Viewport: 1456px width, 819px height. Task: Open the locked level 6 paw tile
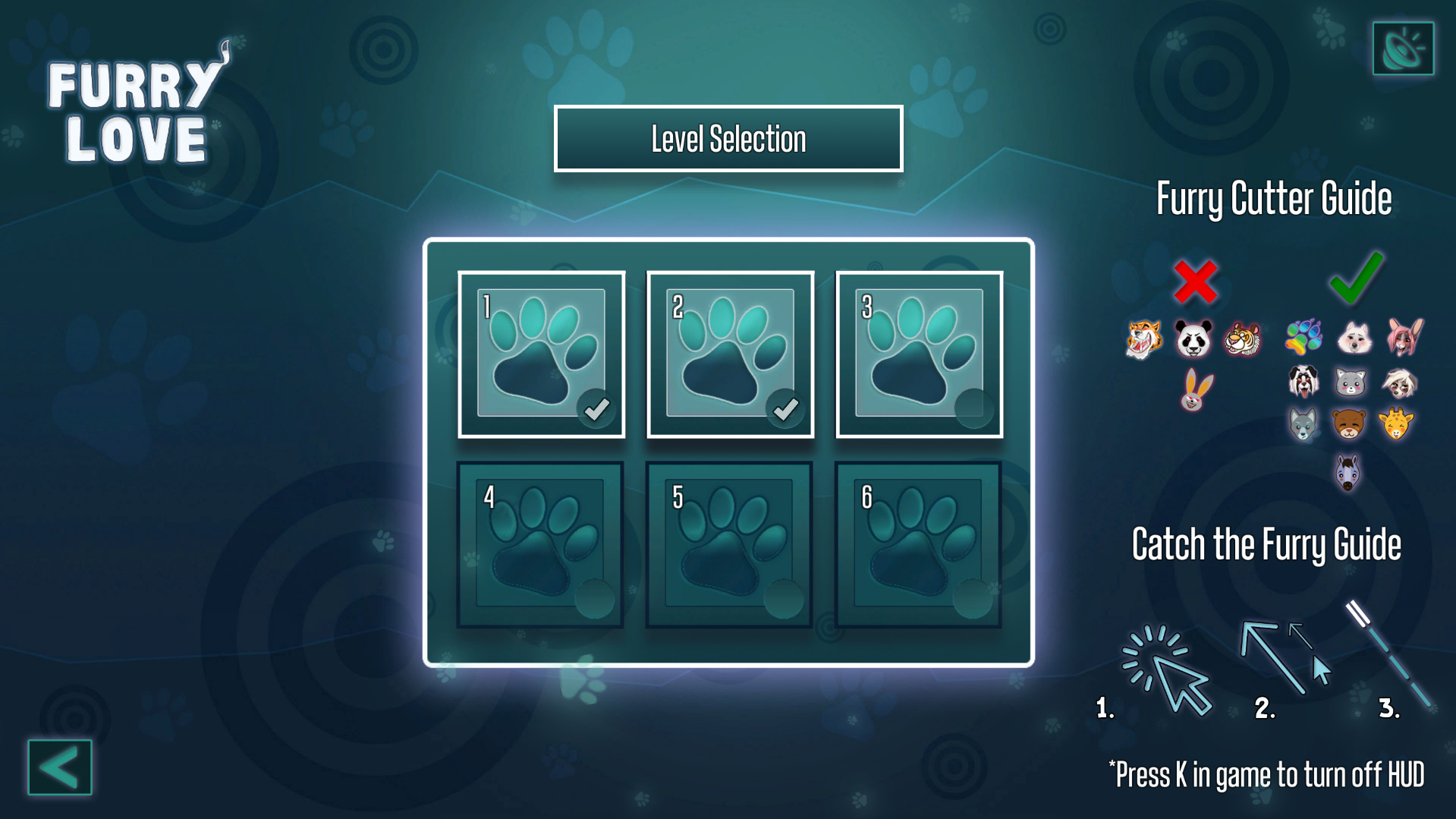click(918, 543)
